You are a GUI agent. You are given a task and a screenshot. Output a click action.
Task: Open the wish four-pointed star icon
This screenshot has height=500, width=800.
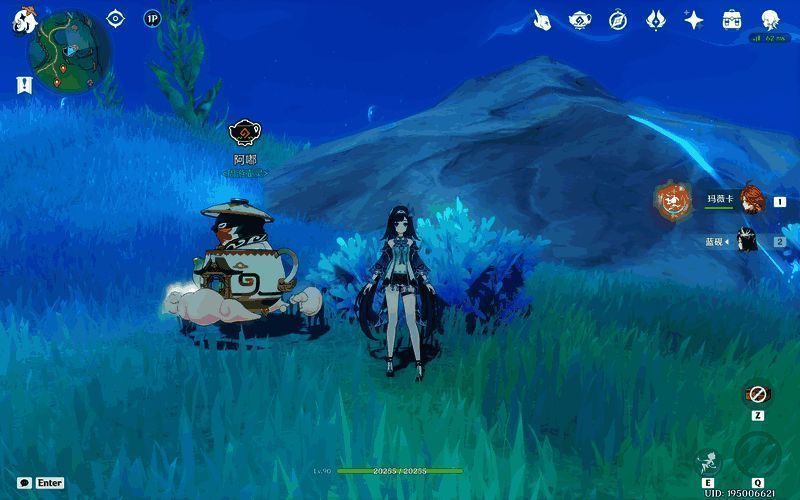click(694, 20)
